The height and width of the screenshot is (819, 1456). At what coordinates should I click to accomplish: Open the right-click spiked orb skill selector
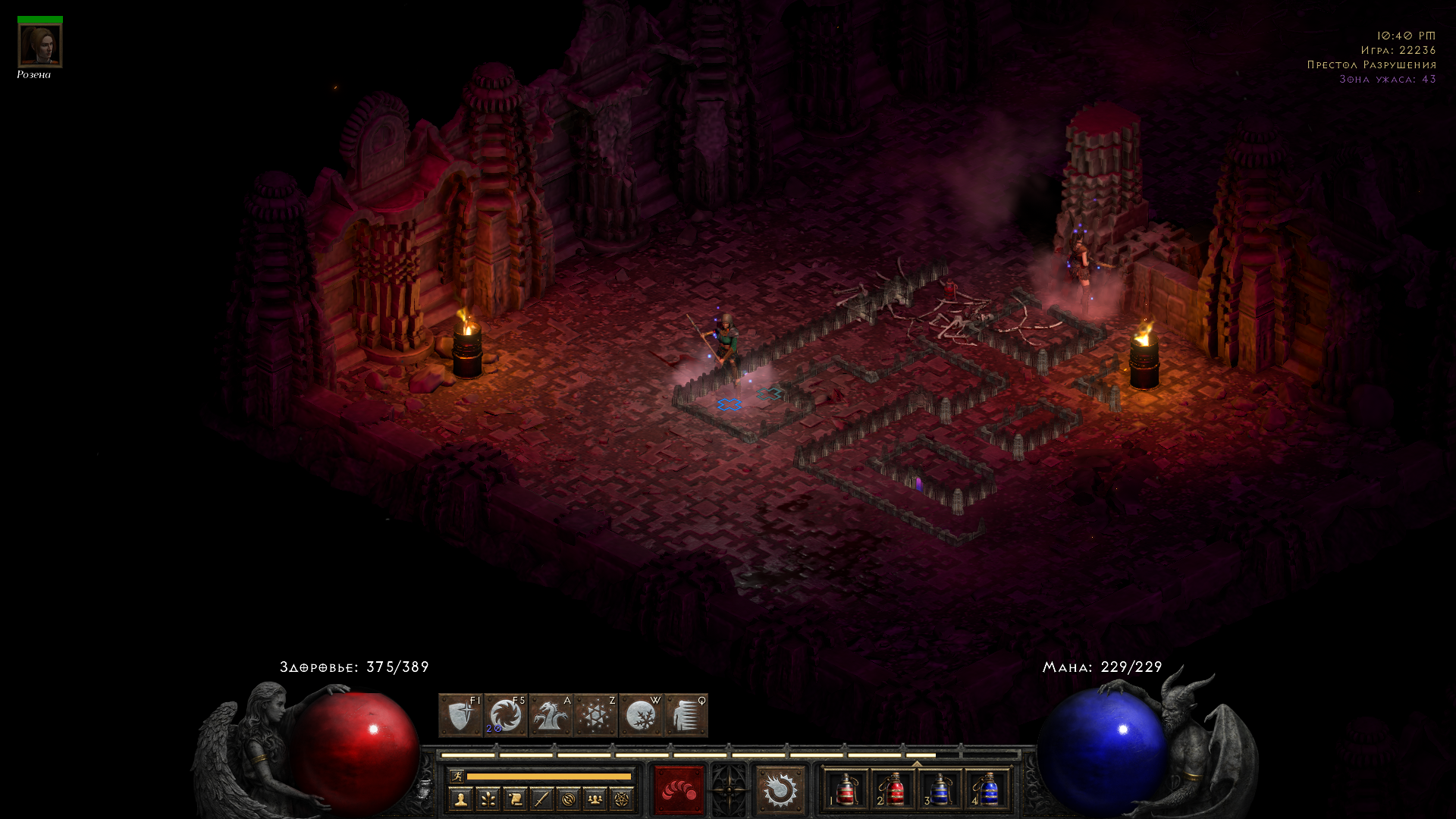pos(780,790)
